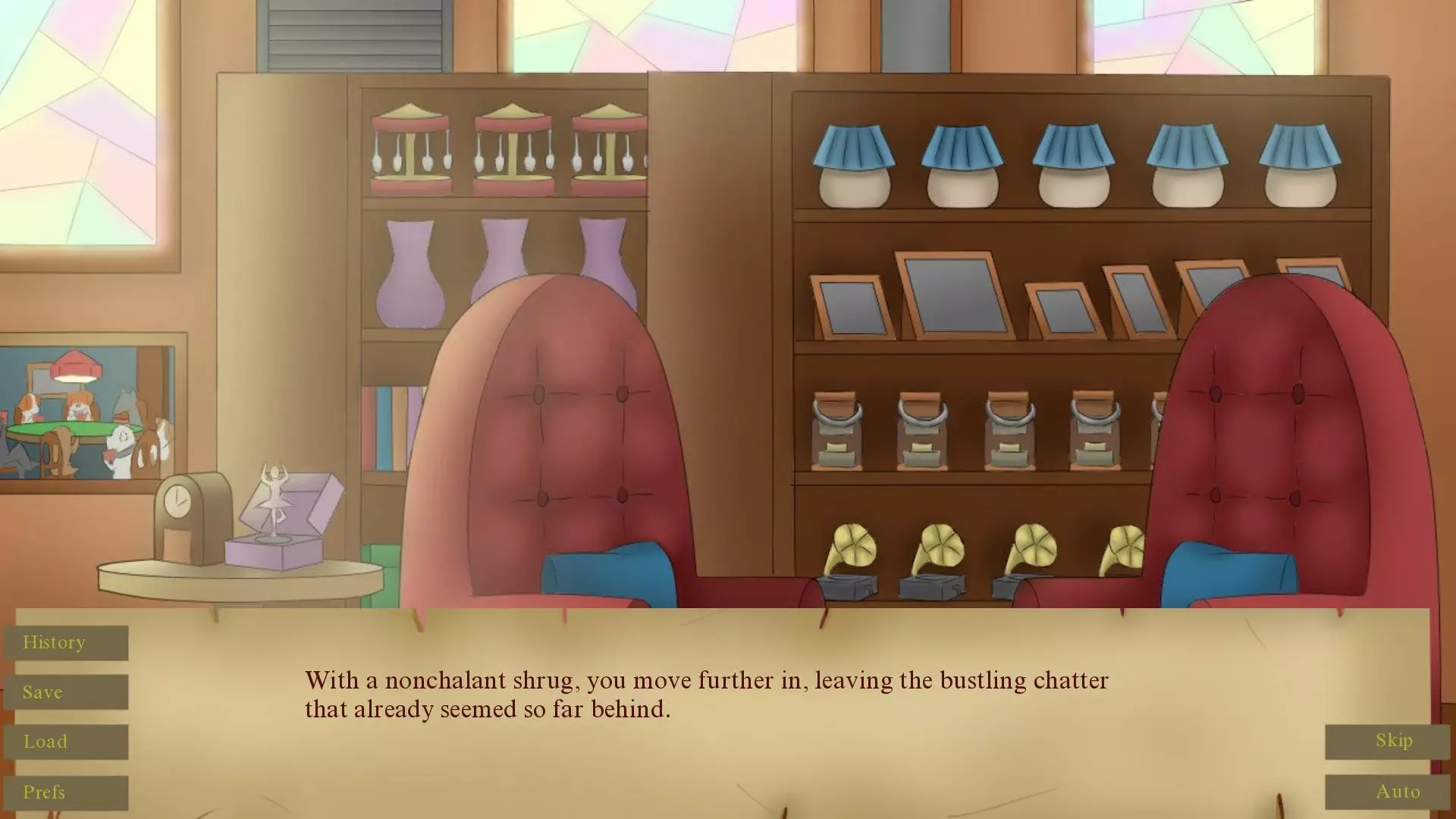Advance the narration text box
This screenshot has width=1456, height=819.
[705, 695]
